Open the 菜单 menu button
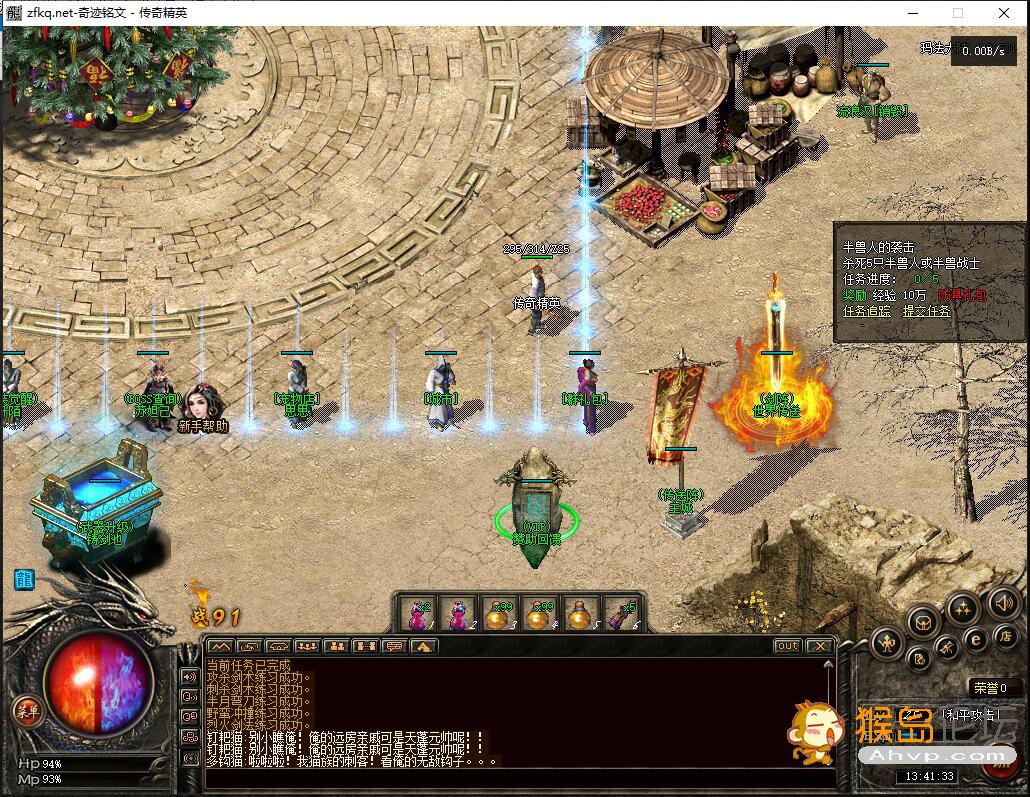 click(x=27, y=711)
